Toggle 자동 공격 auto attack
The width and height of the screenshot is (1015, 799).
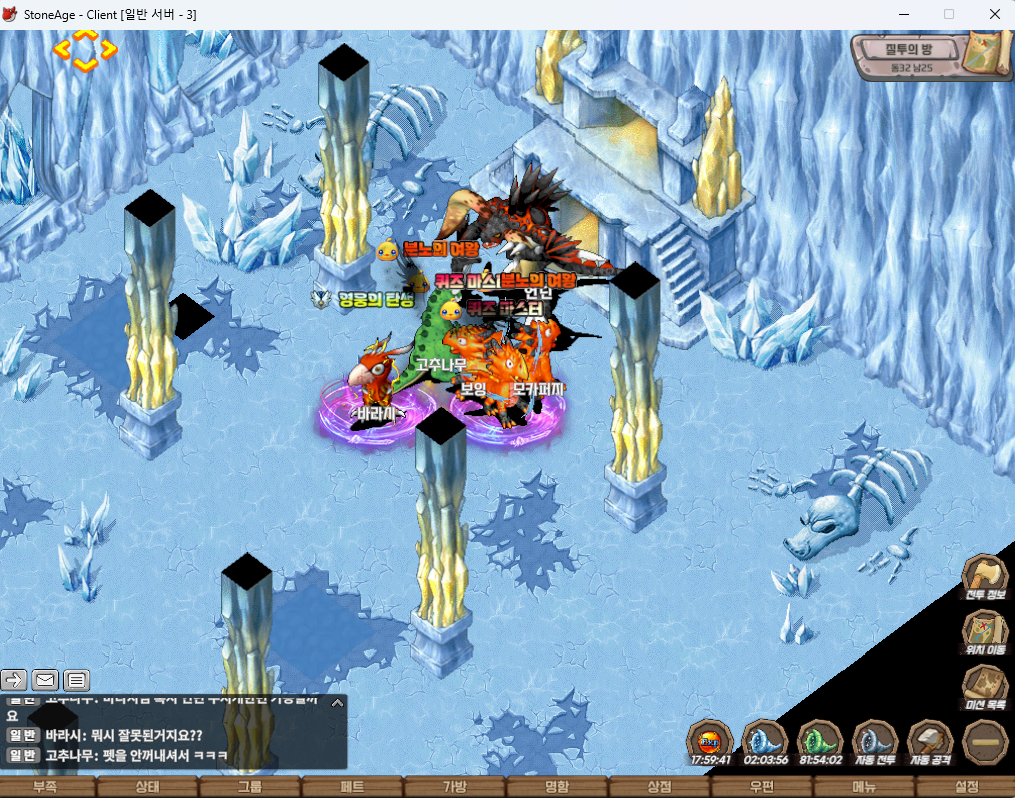929,742
